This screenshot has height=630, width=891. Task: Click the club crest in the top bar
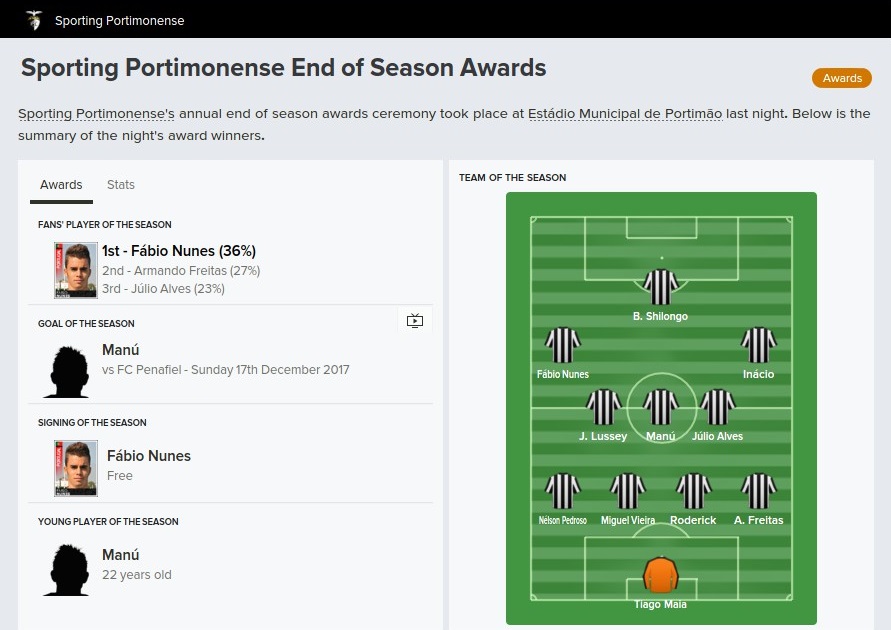click(x=34, y=20)
